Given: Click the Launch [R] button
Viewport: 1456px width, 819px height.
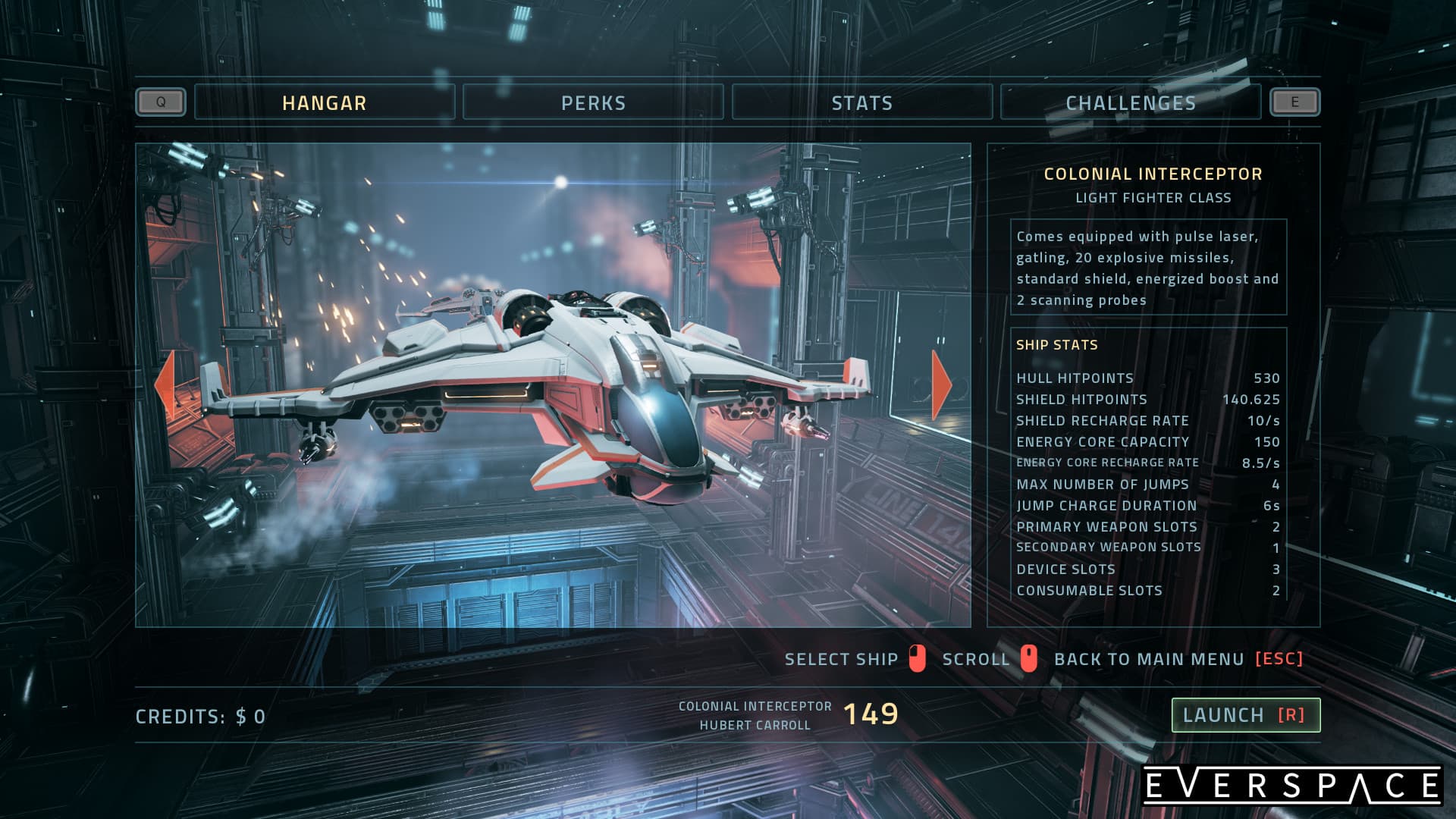Looking at the screenshot, I should [x=1246, y=714].
